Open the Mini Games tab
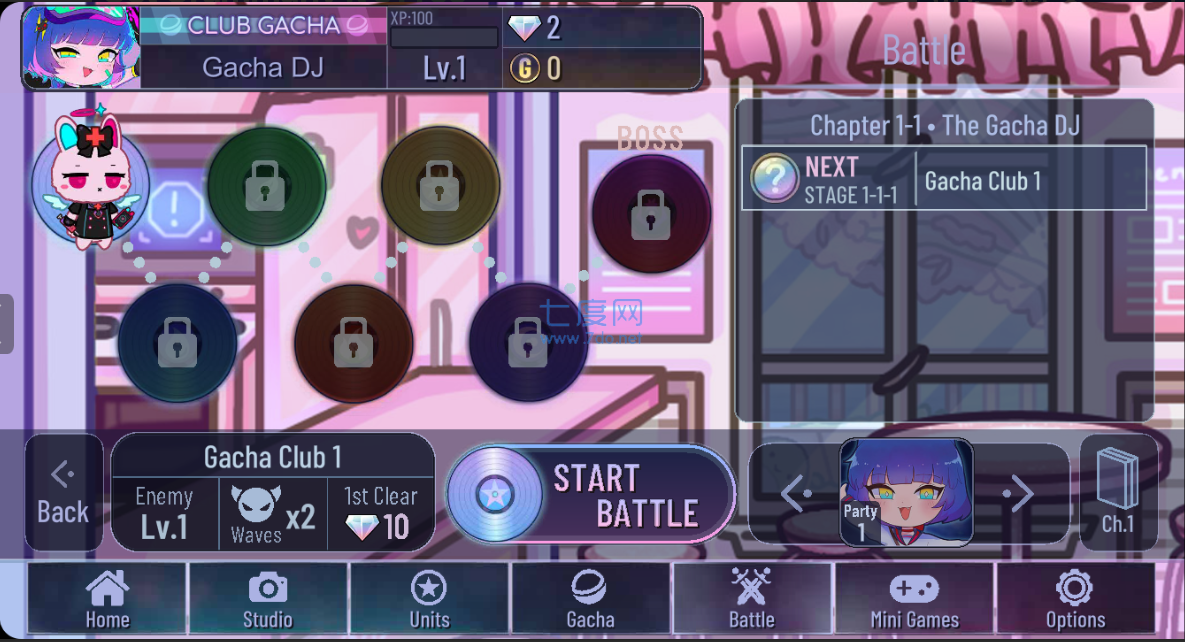1185x642 pixels. pyautogui.click(x=914, y=598)
